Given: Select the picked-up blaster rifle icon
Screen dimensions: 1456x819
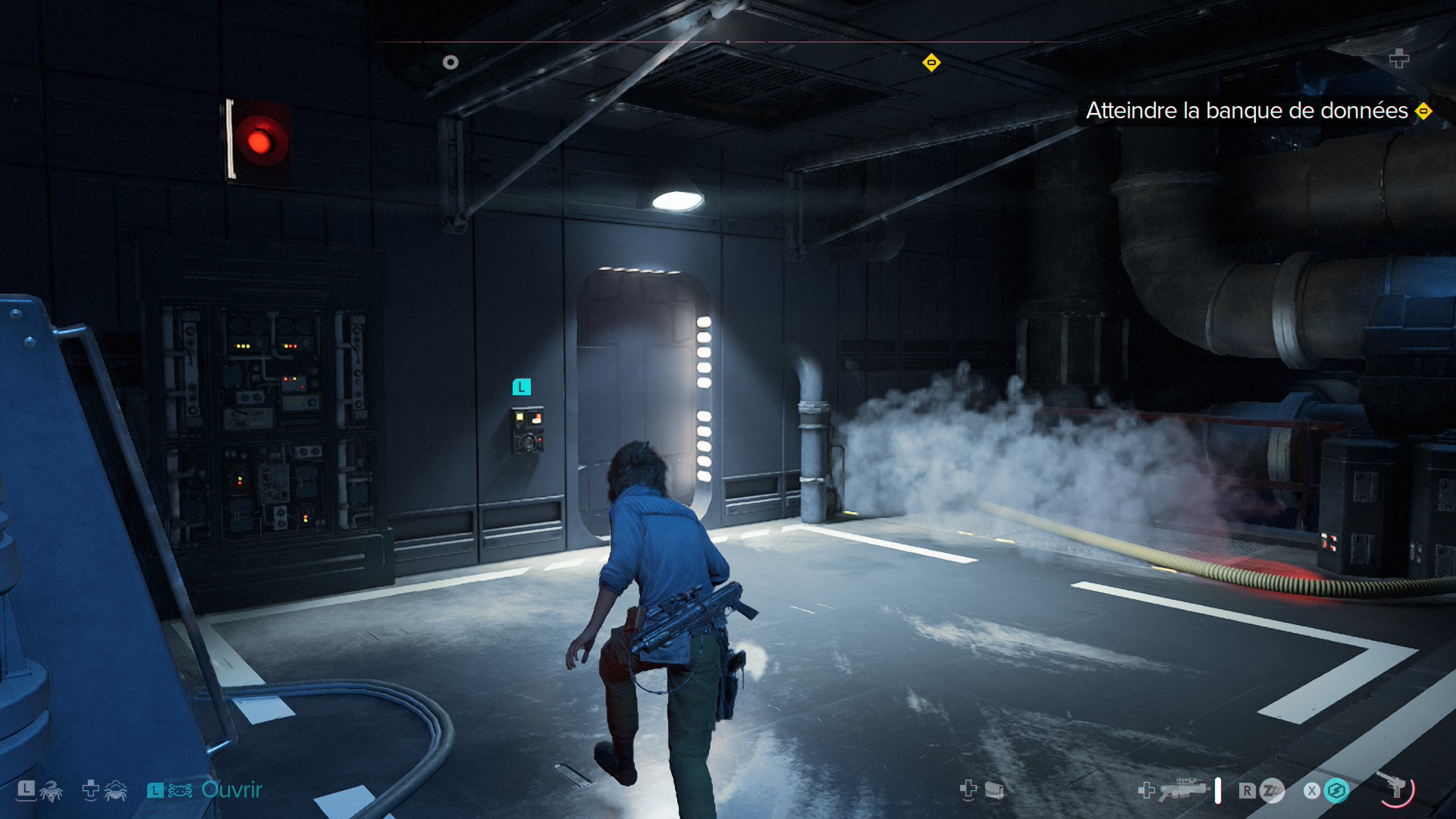Looking at the screenshot, I should [x=1184, y=789].
